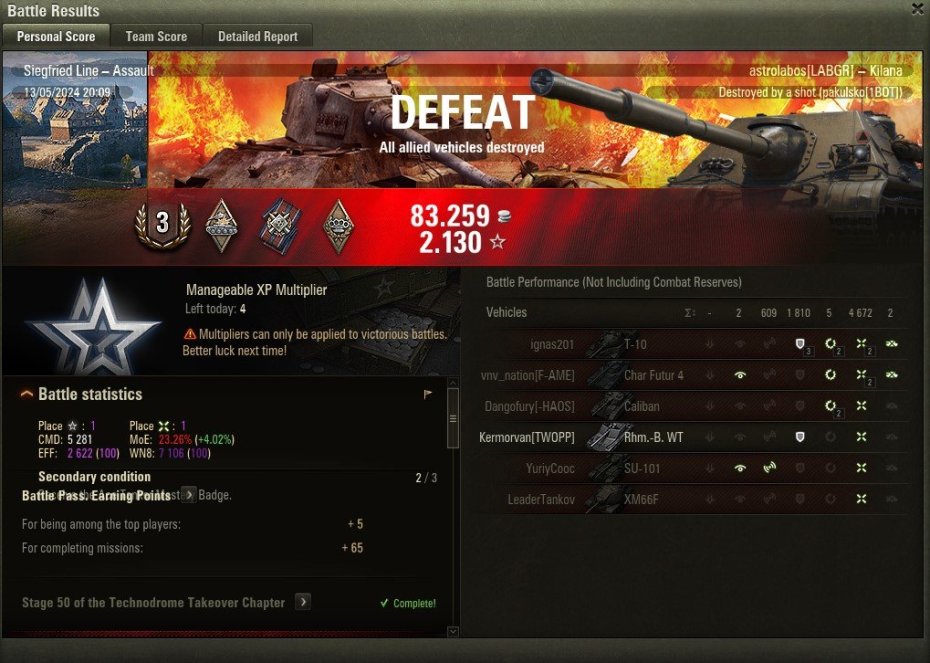930x663 pixels.
Task: Open the Detailed Report tab
Action: (258, 36)
